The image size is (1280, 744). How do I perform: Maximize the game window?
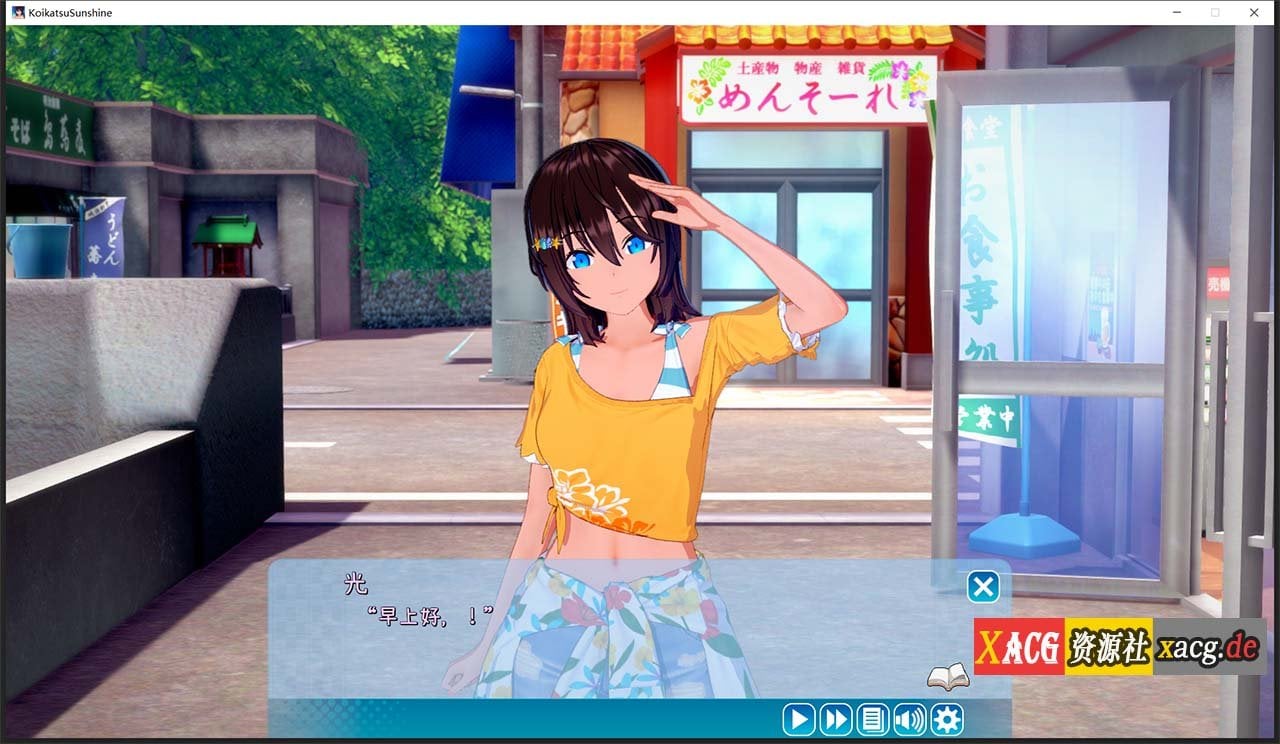tap(1215, 12)
